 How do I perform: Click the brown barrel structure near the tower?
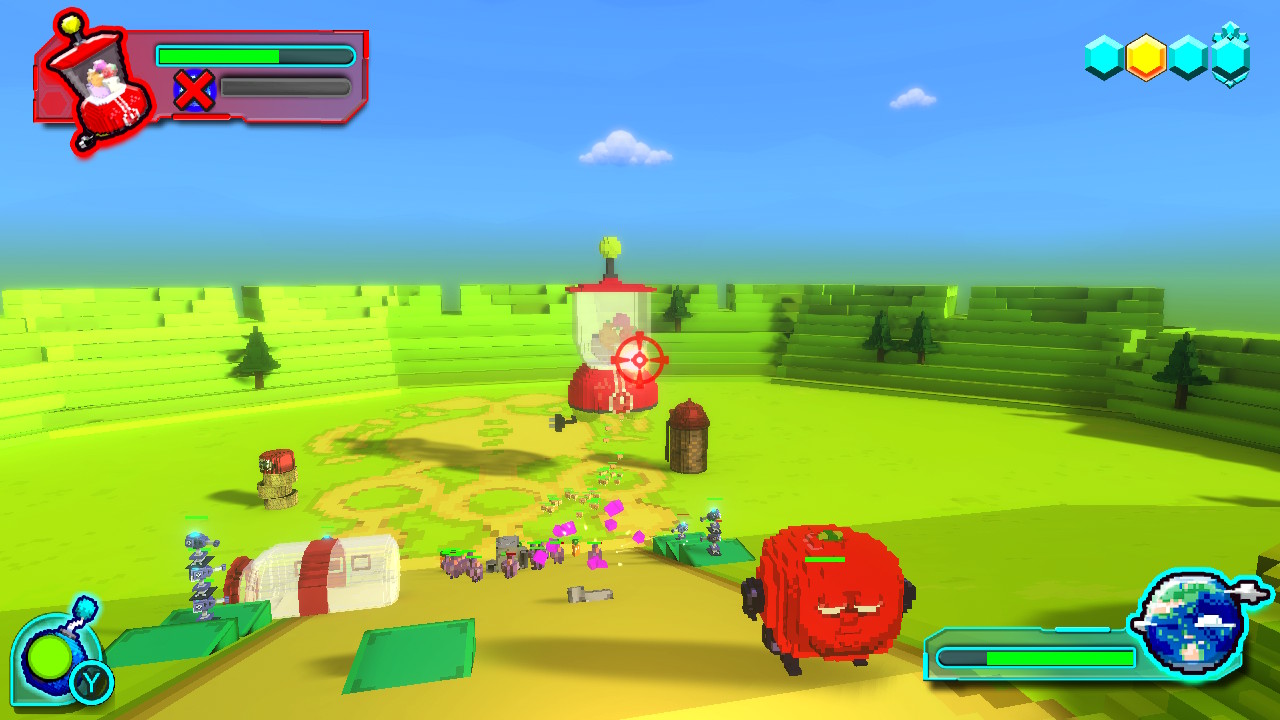pyautogui.click(x=690, y=440)
